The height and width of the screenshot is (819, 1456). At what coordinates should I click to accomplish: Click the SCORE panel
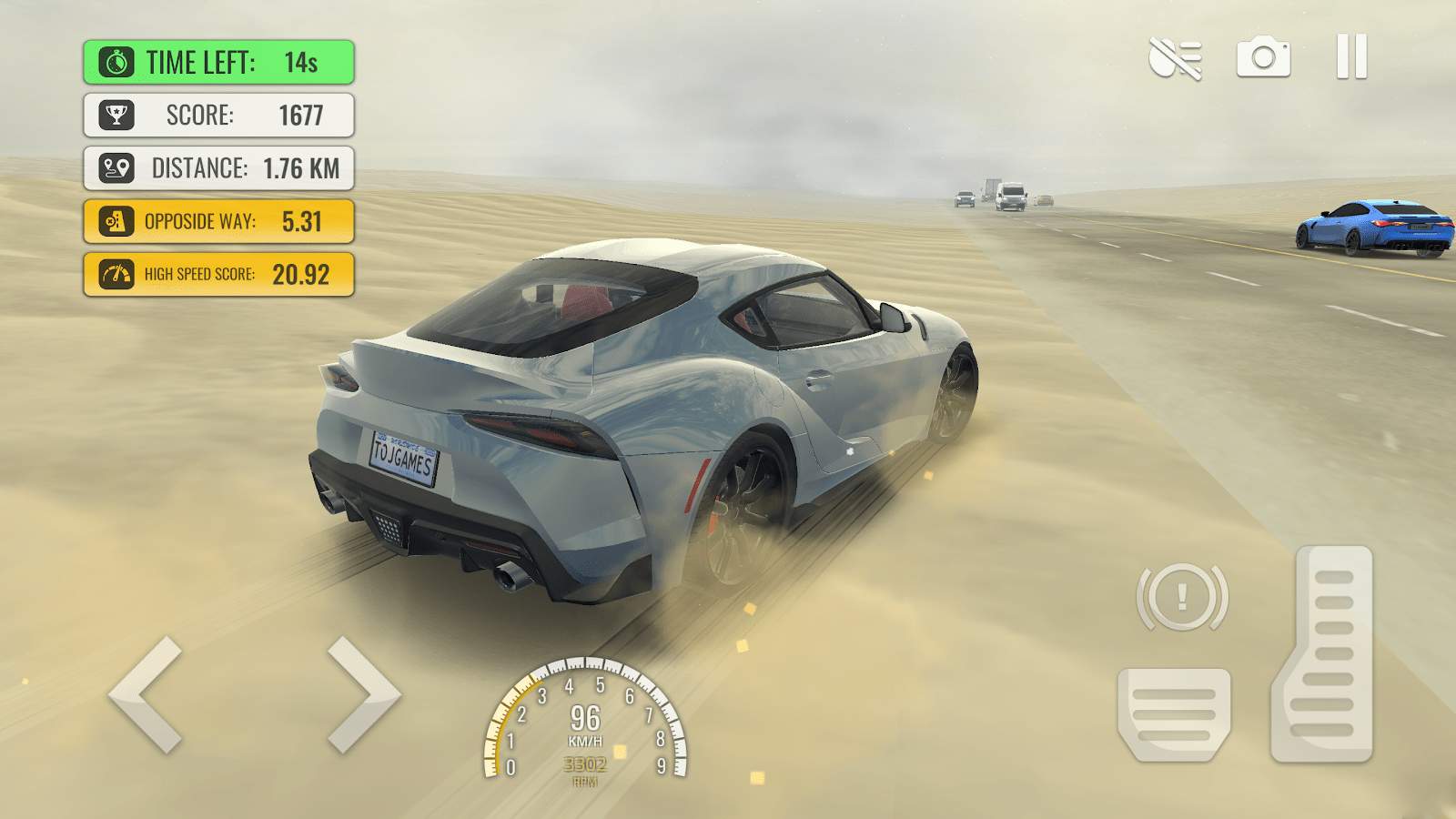point(218,116)
